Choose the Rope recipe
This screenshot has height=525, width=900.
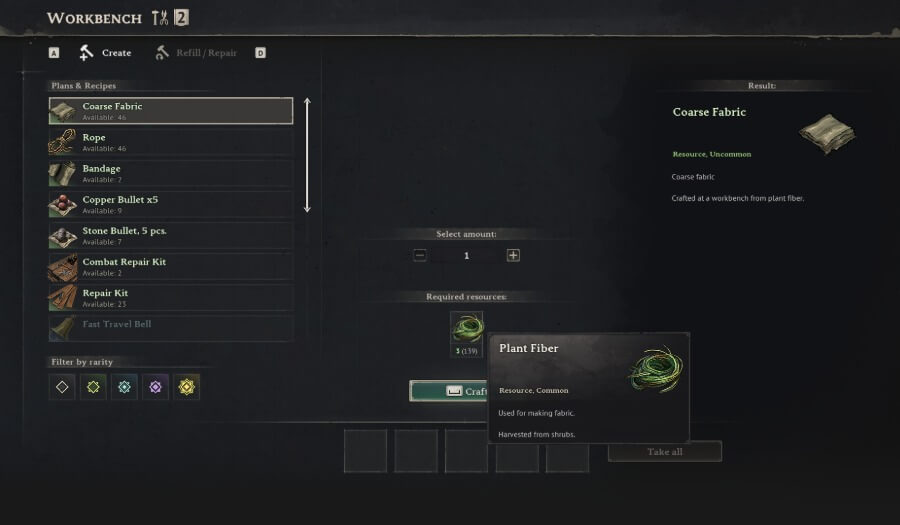tap(171, 142)
